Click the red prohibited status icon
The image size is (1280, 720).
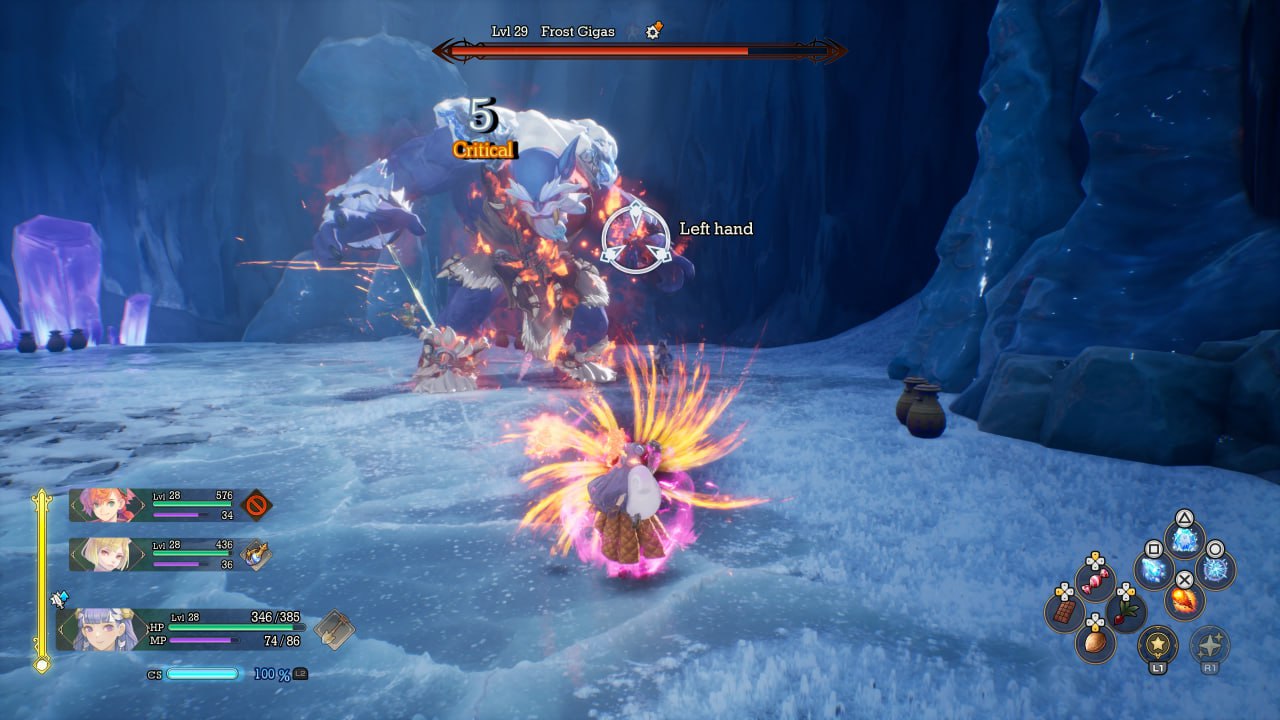click(x=257, y=504)
